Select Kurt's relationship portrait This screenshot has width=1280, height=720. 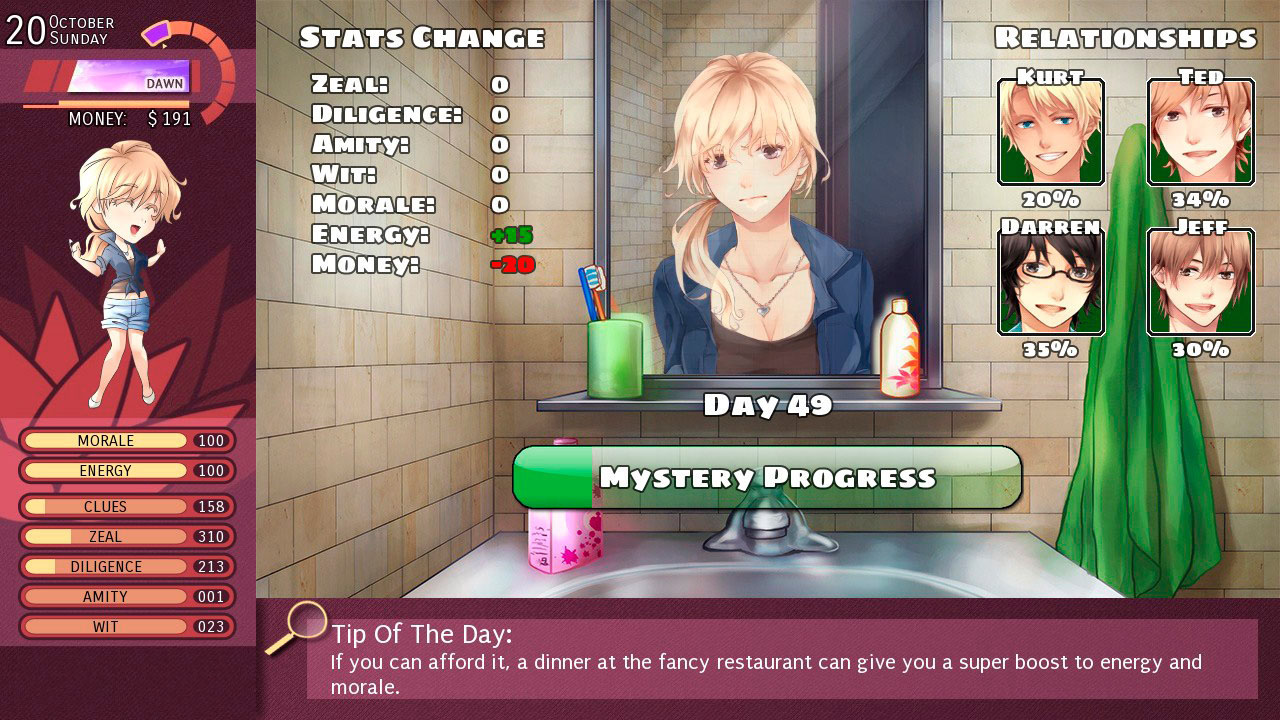click(x=1050, y=132)
